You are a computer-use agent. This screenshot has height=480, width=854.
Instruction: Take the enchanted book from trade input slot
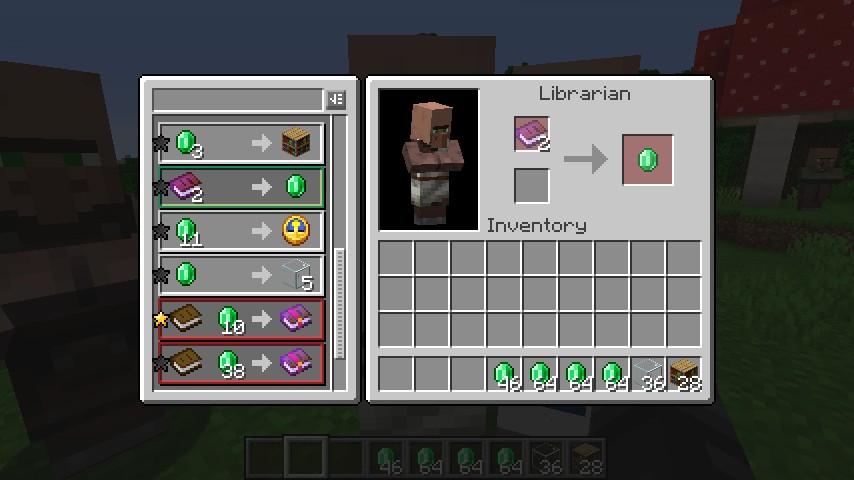coord(532,134)
